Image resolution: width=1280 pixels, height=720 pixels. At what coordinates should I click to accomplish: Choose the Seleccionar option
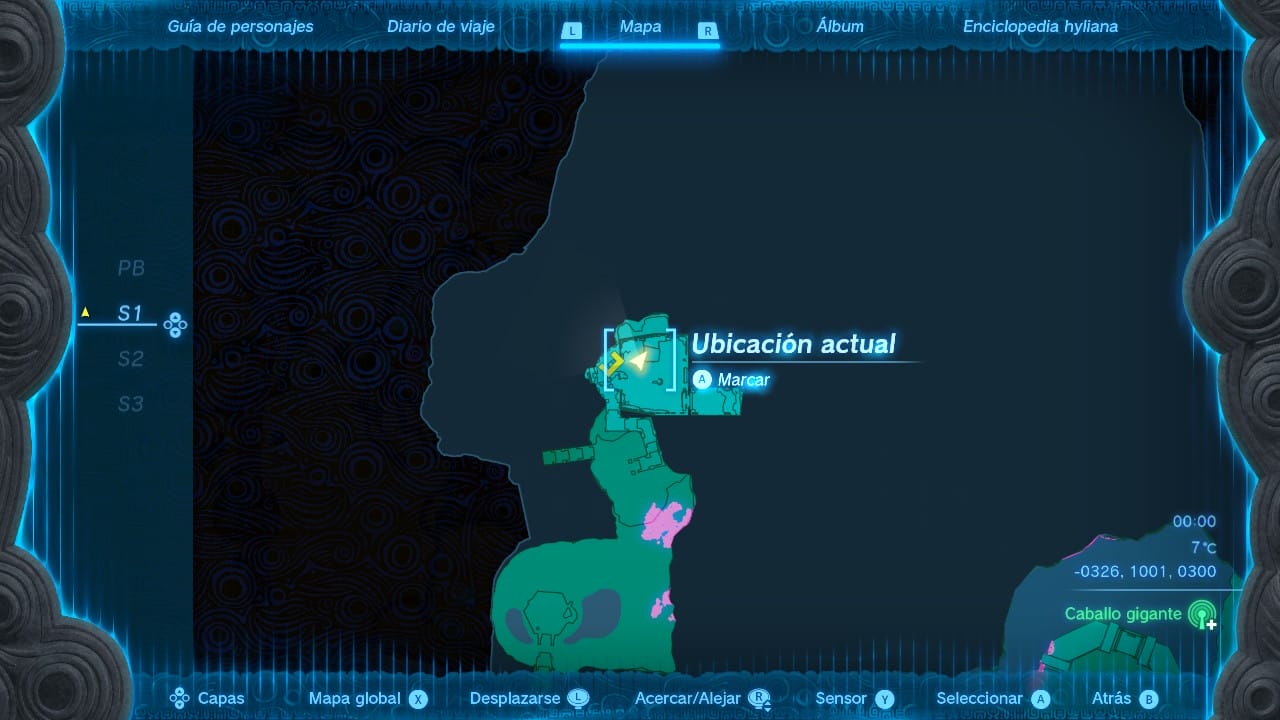pyautogui.click(x=991, y=699)
